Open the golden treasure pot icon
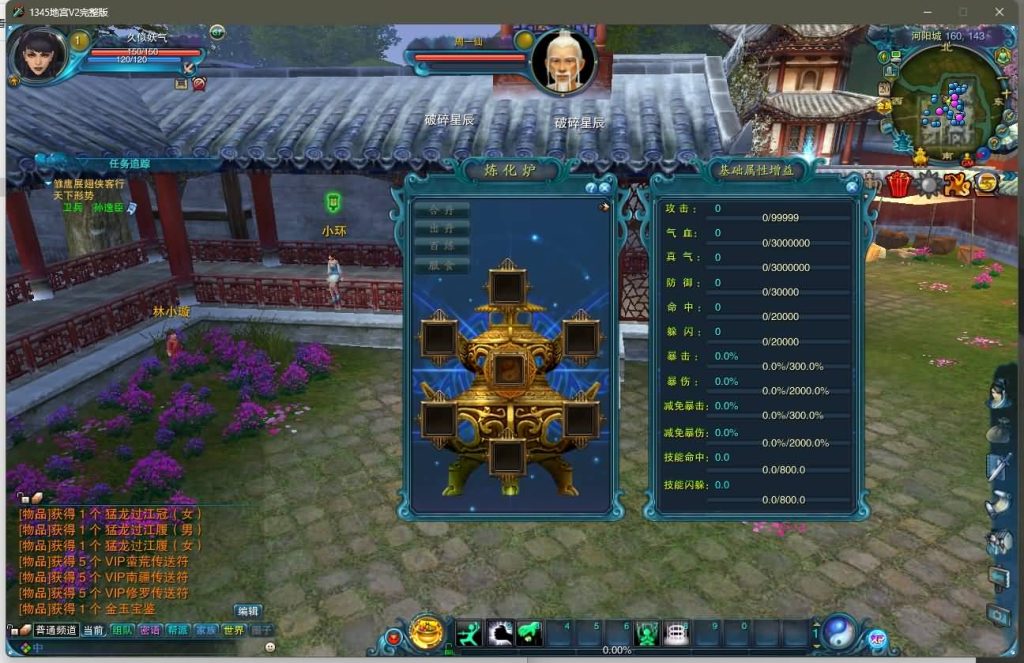Viewport: 1024px width, 663px height. pyautogui.click(x=427, y=632)
